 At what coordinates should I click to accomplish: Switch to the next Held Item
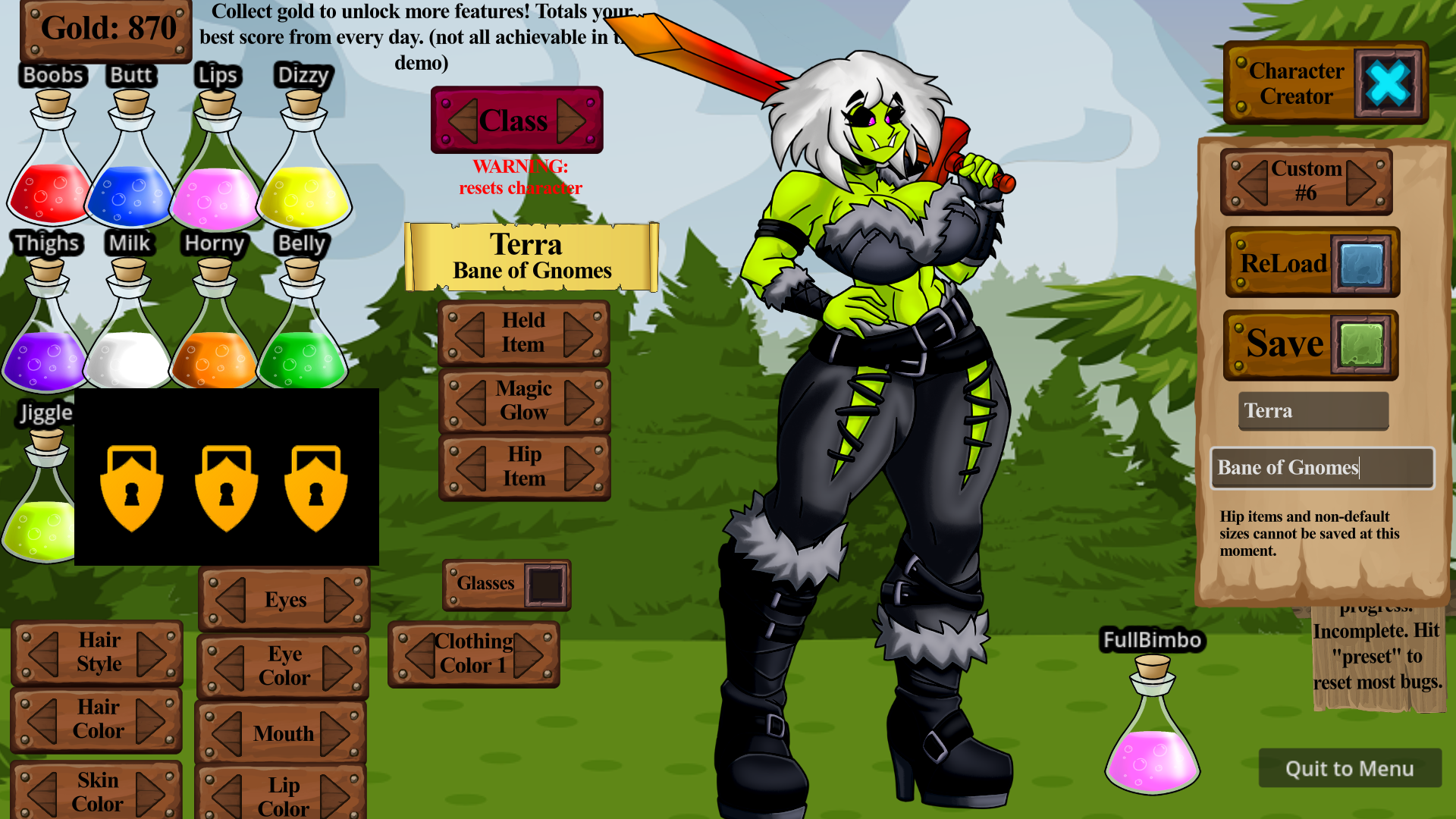579,332
